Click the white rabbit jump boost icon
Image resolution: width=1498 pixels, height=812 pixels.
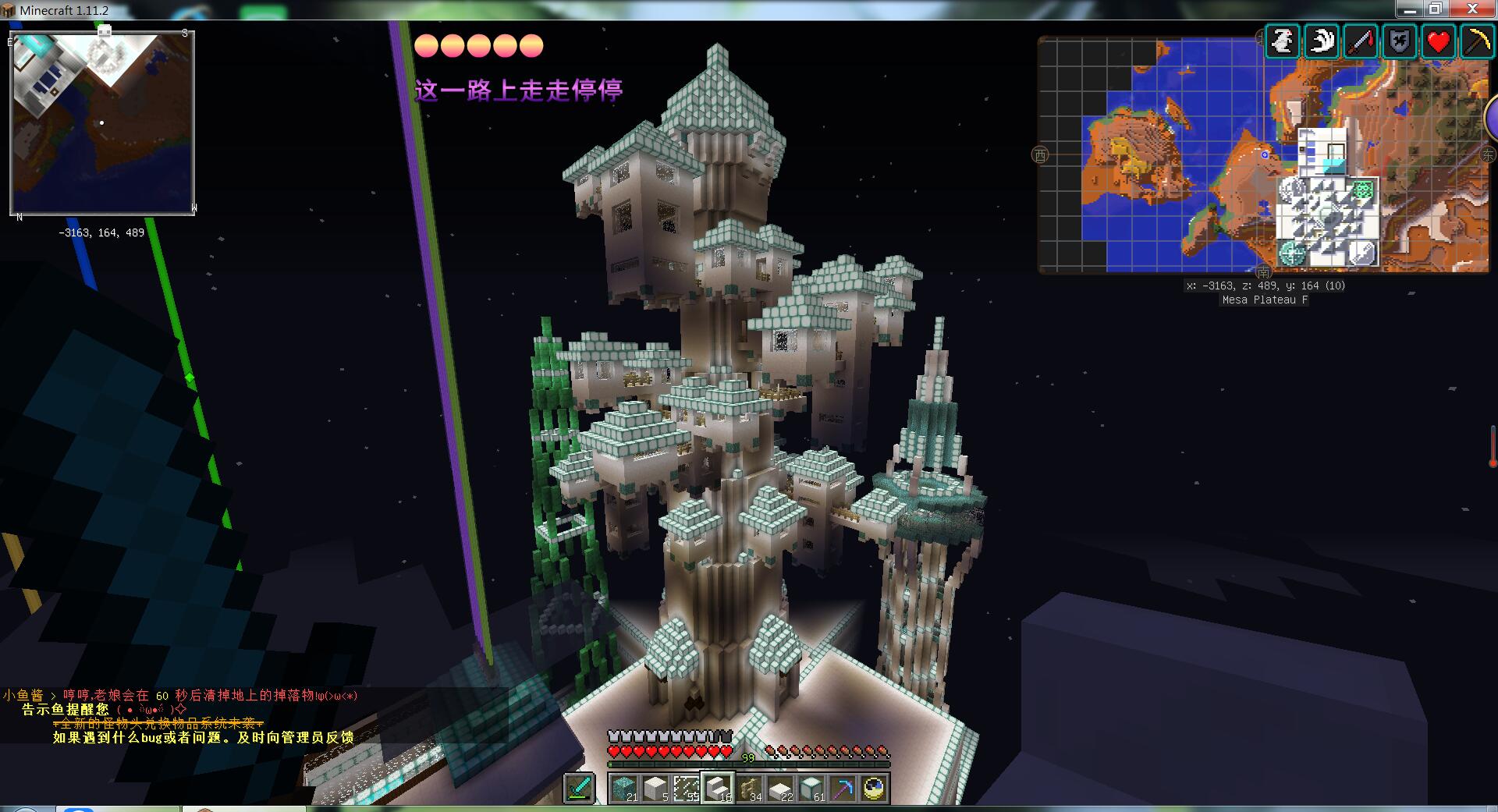click(x=1283, y=41)
